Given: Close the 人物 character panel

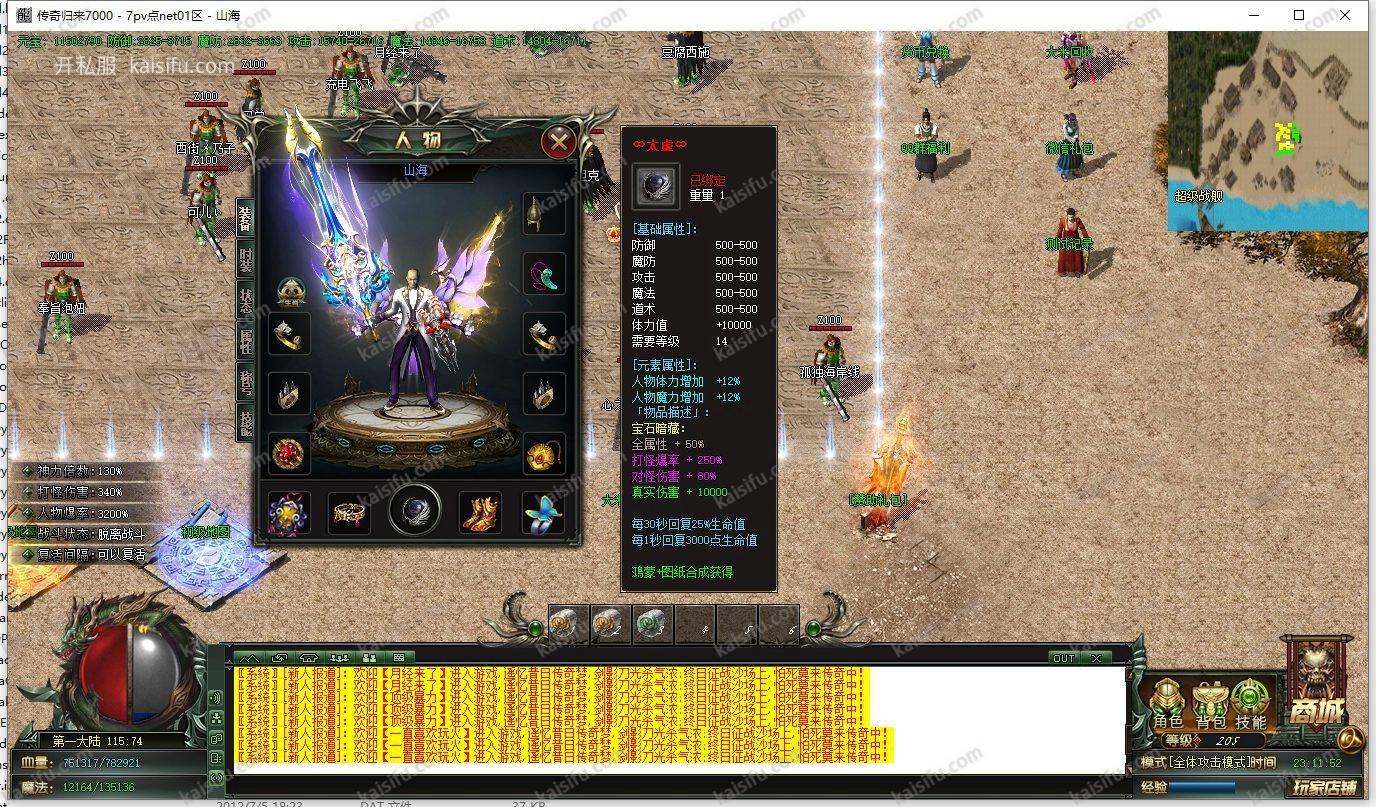Looking at the screenshot, I should (558, 141).
